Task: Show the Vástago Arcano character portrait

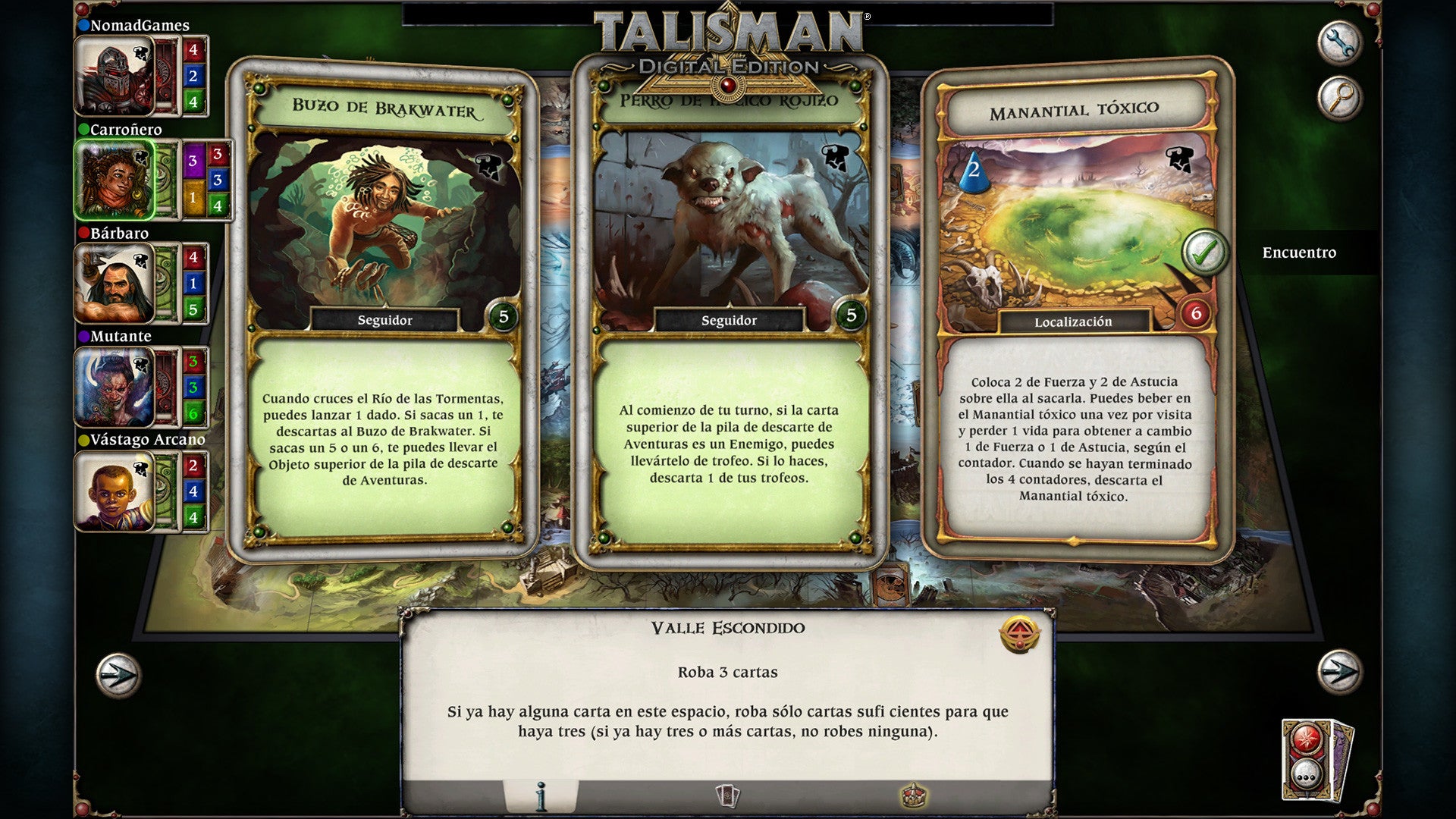Action: [114, 491]
